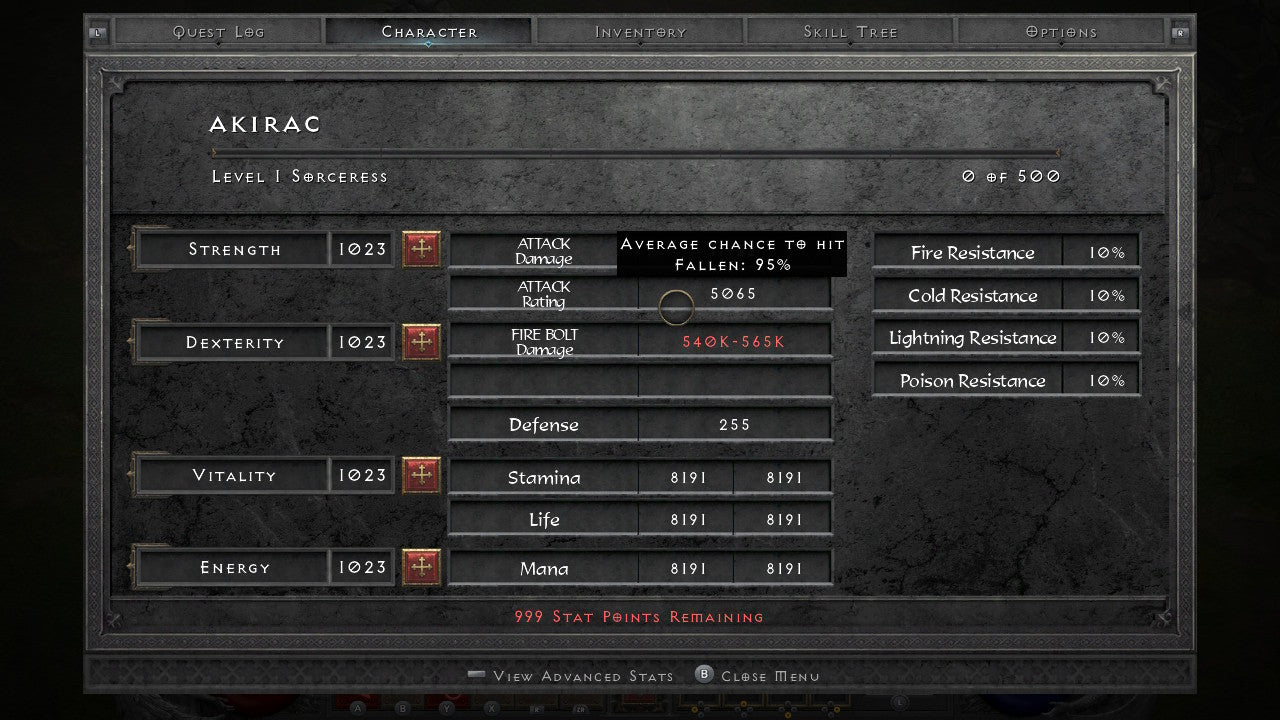Viewport: 1280px width, 720px height.
Task: Select the Fire Bolt Damage value in red
Action: [733, 339]
